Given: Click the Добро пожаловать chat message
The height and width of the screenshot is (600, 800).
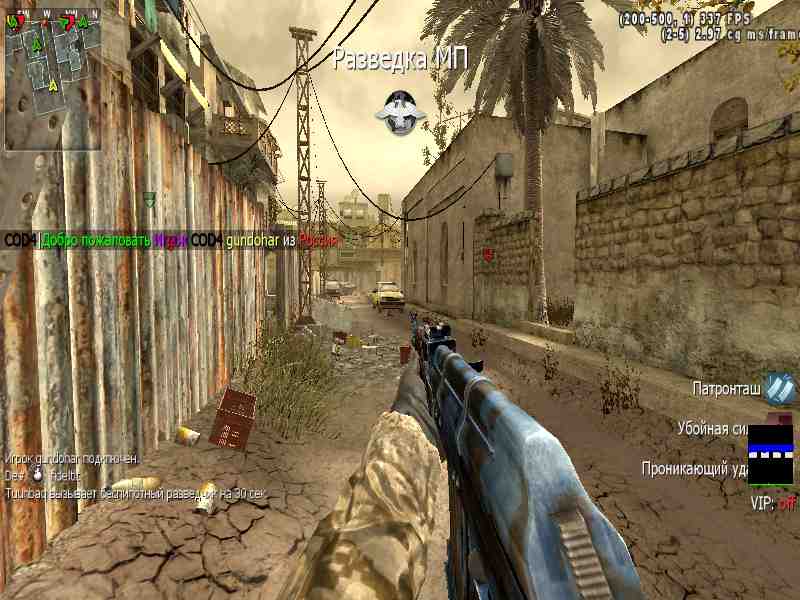Looking at the screenshot, I should tap(96, 240).
